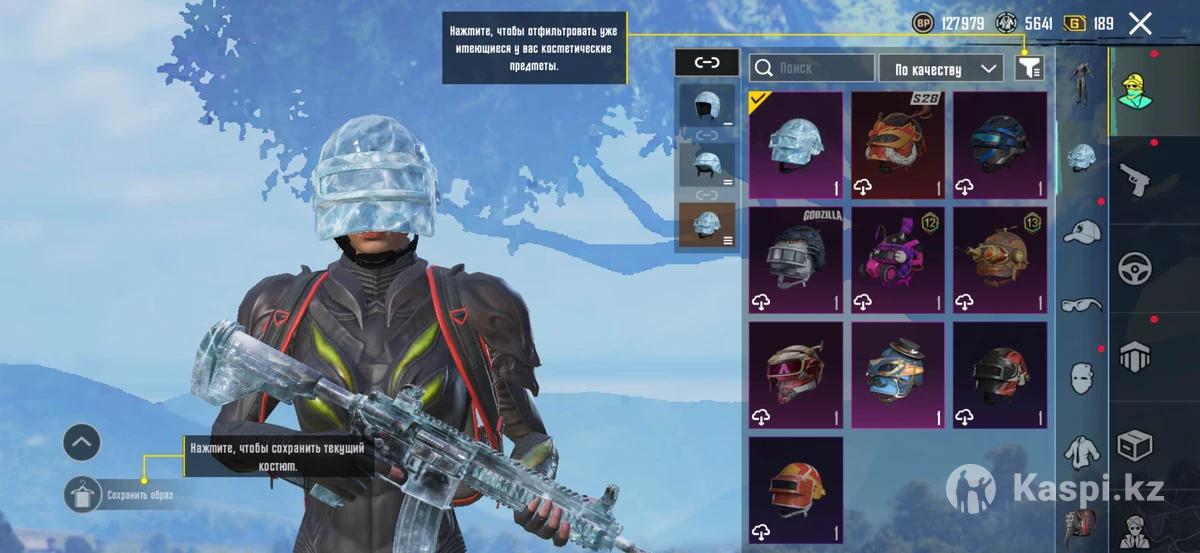Choose the steampunk helmet with badge 13

(1000, 260)
